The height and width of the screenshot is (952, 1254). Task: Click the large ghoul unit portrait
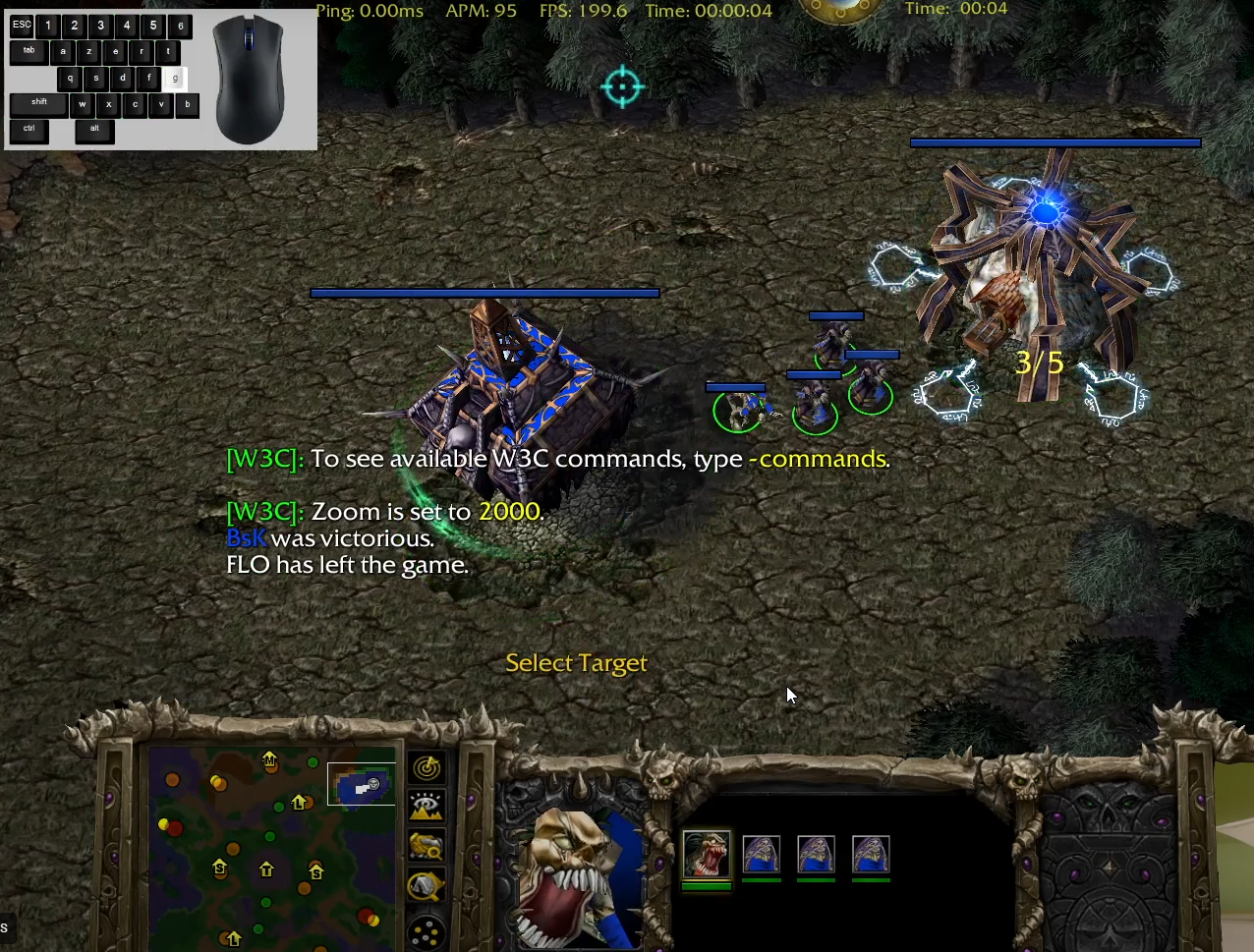click(x=574, y=876)
